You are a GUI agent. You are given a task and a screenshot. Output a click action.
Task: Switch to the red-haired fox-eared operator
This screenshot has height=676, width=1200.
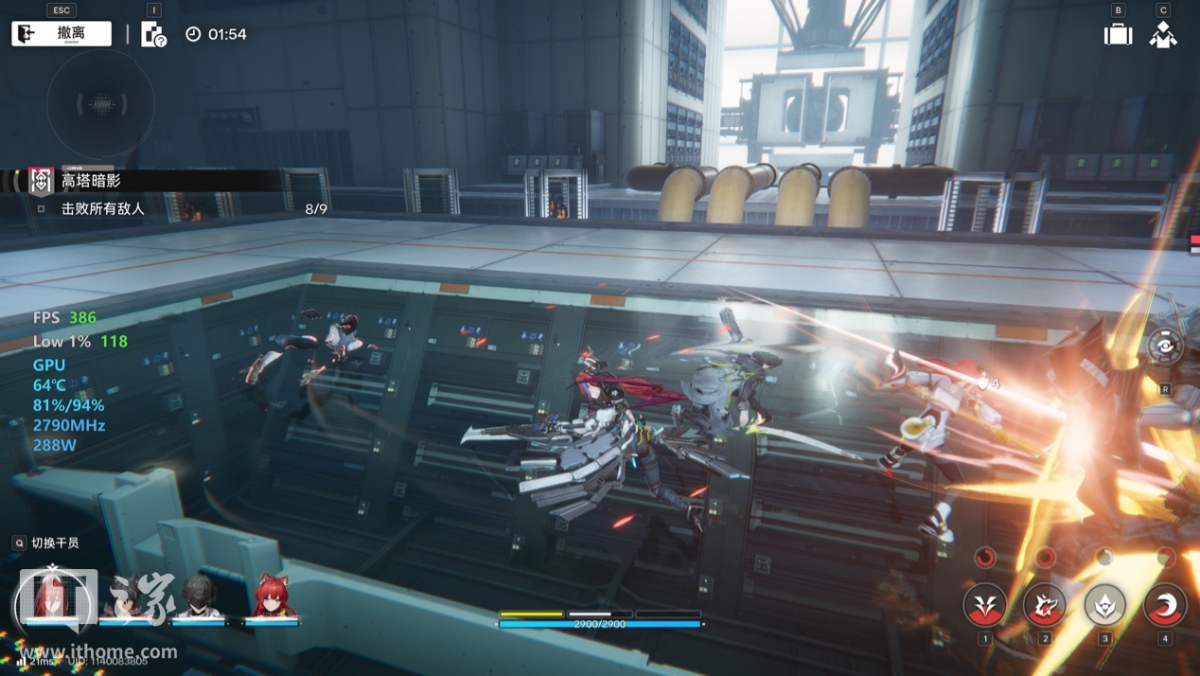[x=272, y=598]
